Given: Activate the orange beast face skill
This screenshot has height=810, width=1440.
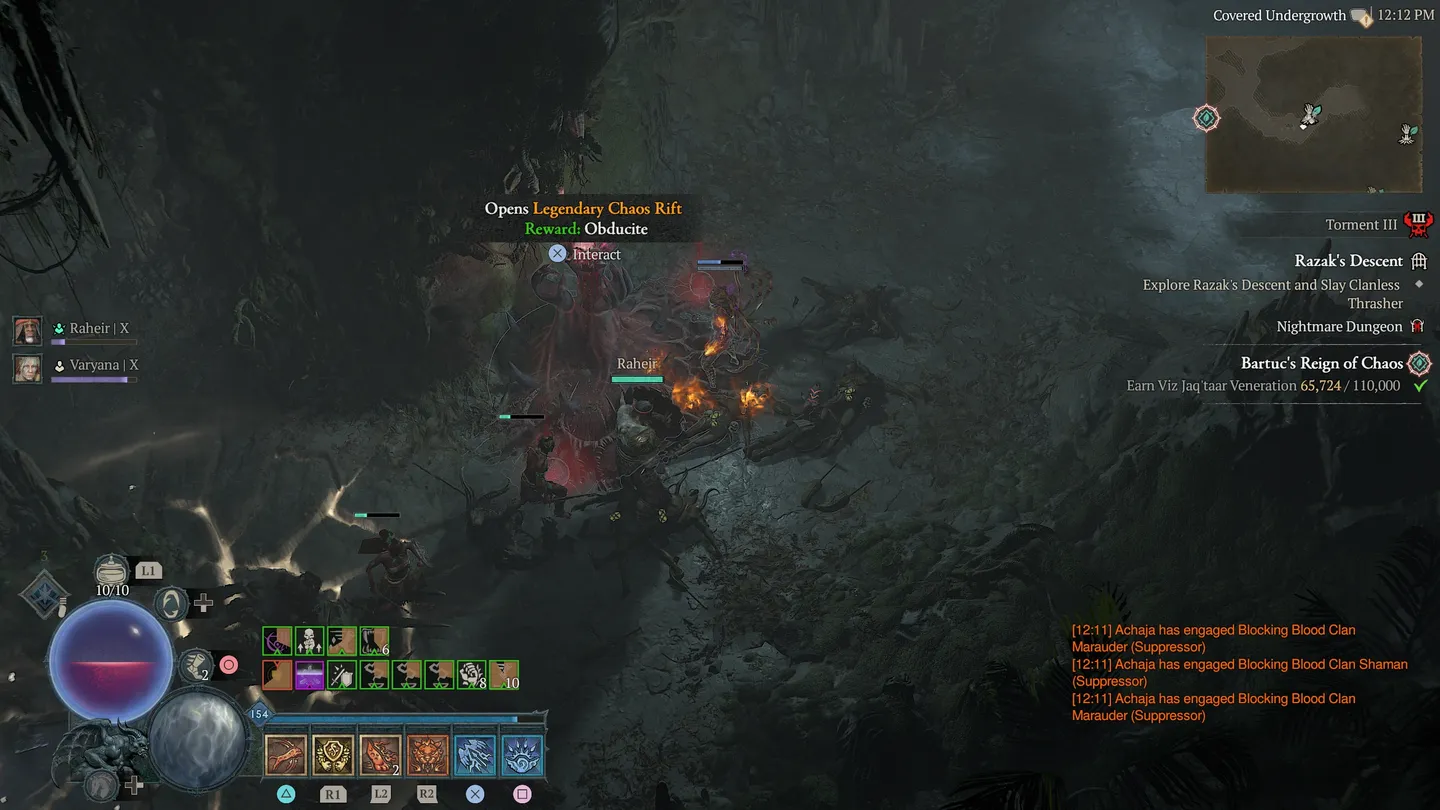Looking at the screenshot, I should click(x=427, y=756).
